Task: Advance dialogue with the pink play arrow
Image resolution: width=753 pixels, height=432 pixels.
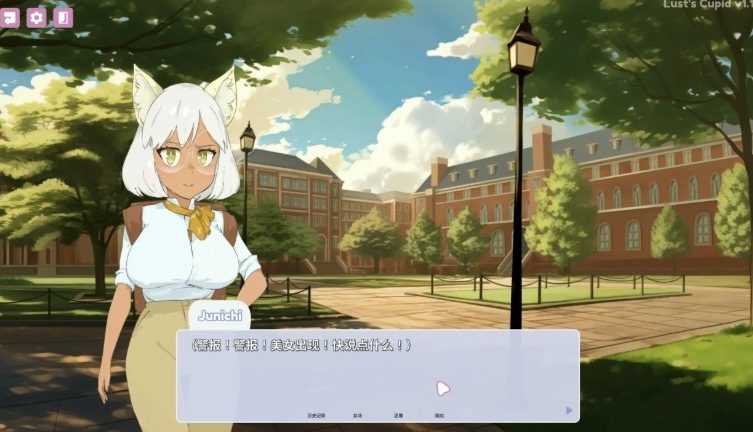Action: [443, 389]
